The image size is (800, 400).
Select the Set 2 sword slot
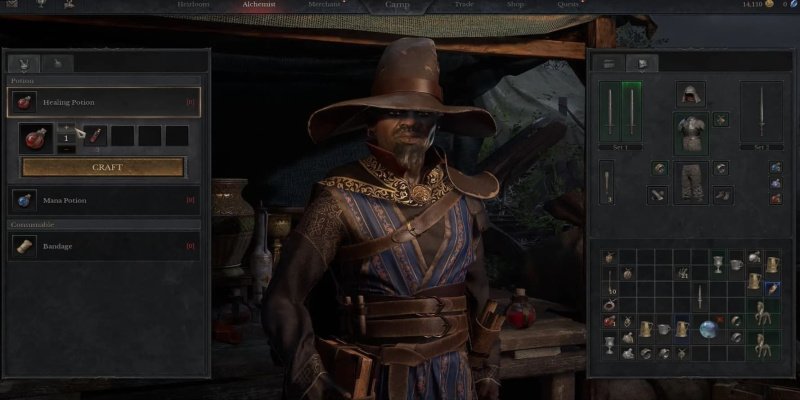point(760,115)
